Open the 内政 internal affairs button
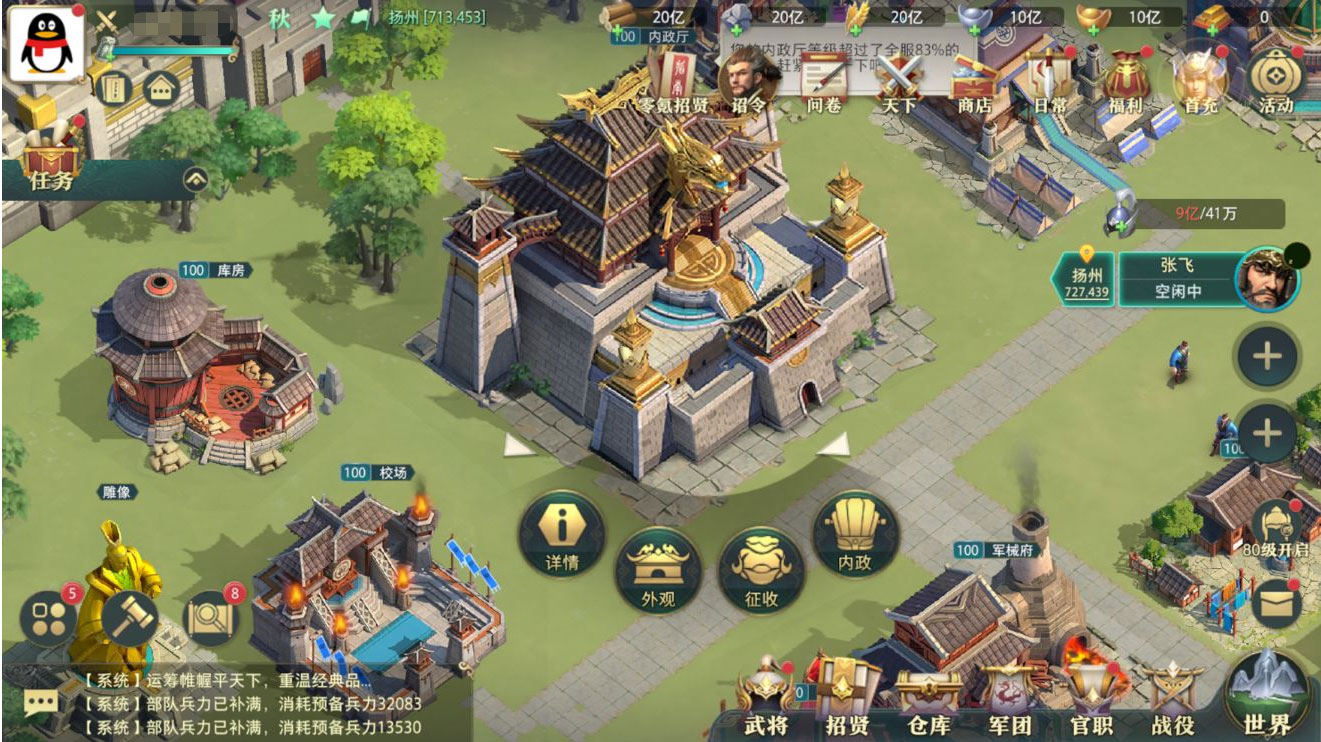This screenshot has height=742, width=1321. click(x=855, y=533)
